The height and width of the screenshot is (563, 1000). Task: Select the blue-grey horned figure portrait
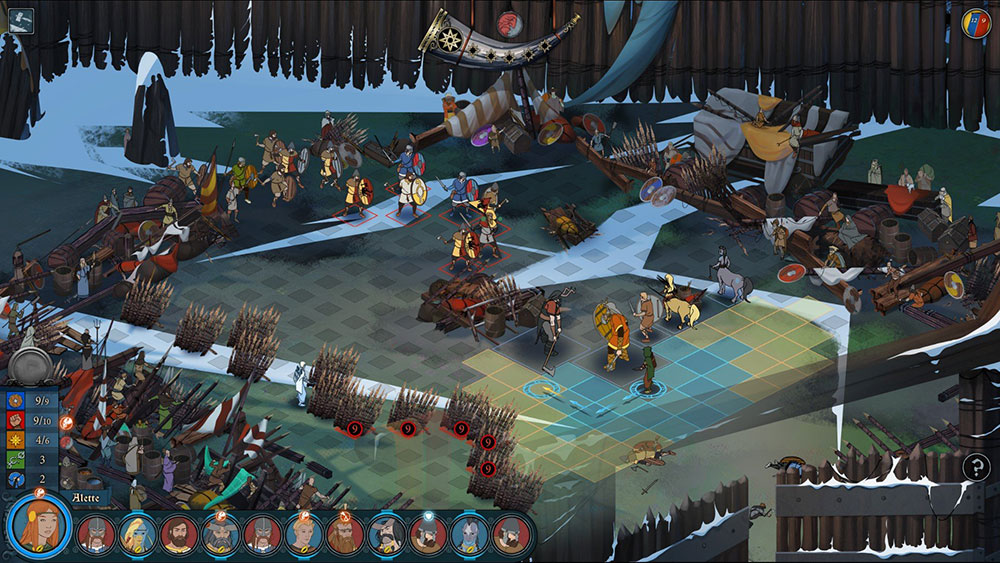coord(469,535)
